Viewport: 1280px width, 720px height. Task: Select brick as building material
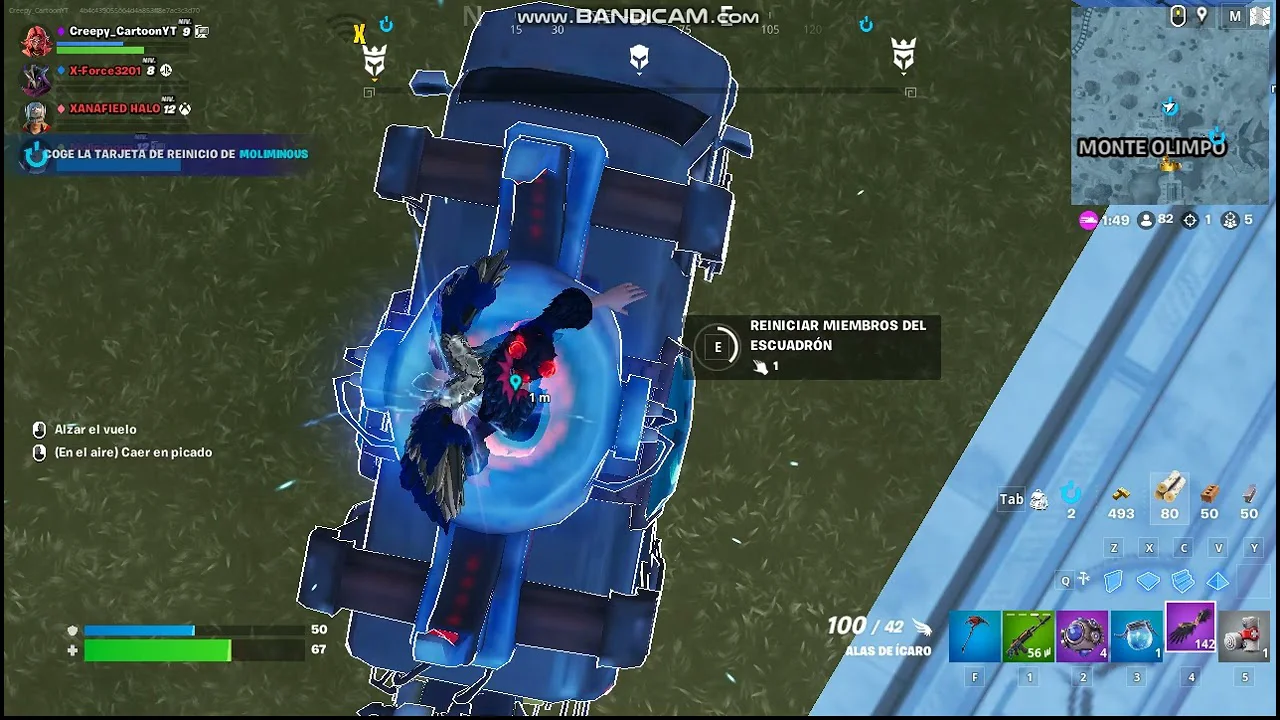tap(1209, 494)
